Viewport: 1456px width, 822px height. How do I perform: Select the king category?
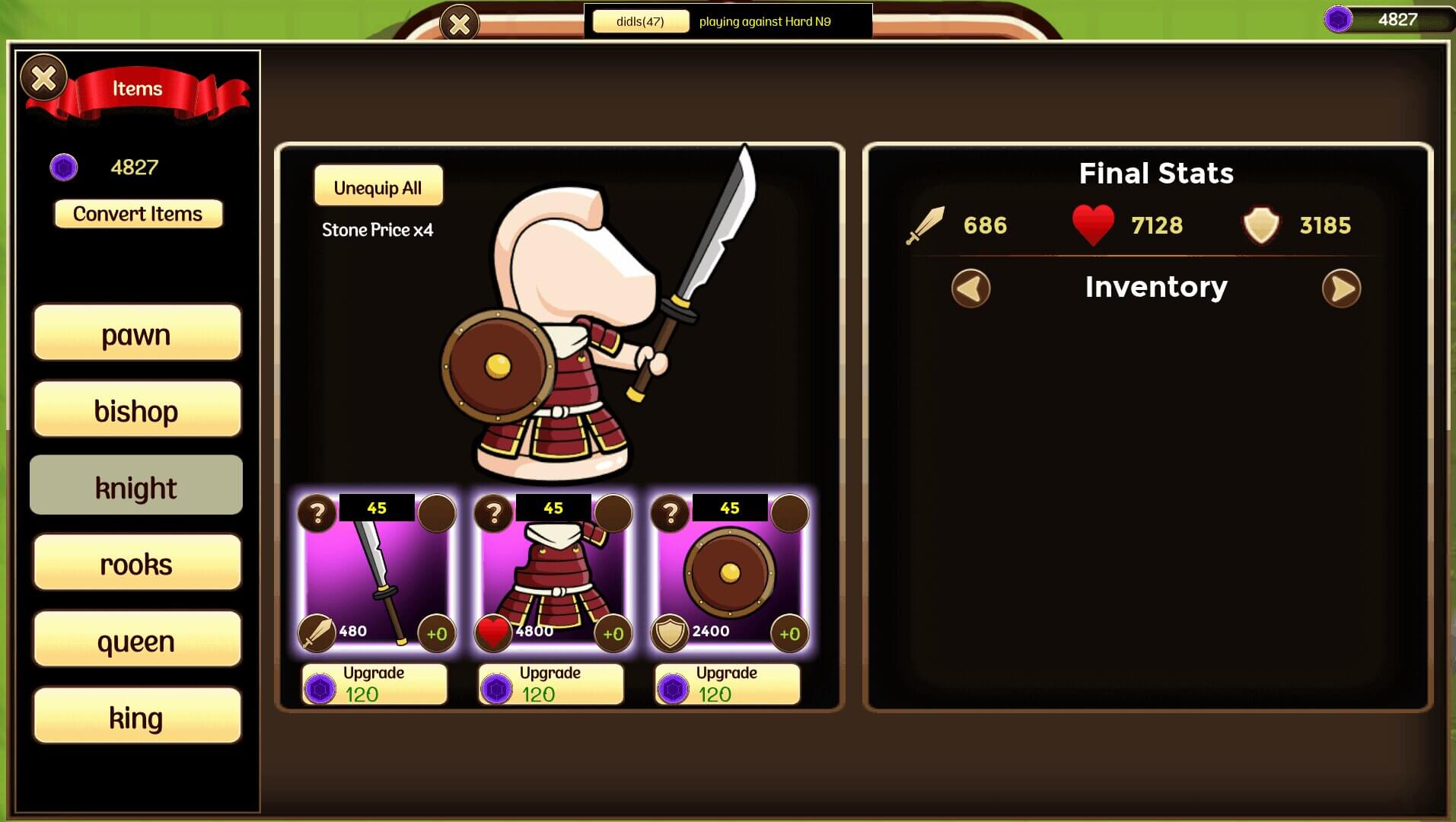coord(137,716)
